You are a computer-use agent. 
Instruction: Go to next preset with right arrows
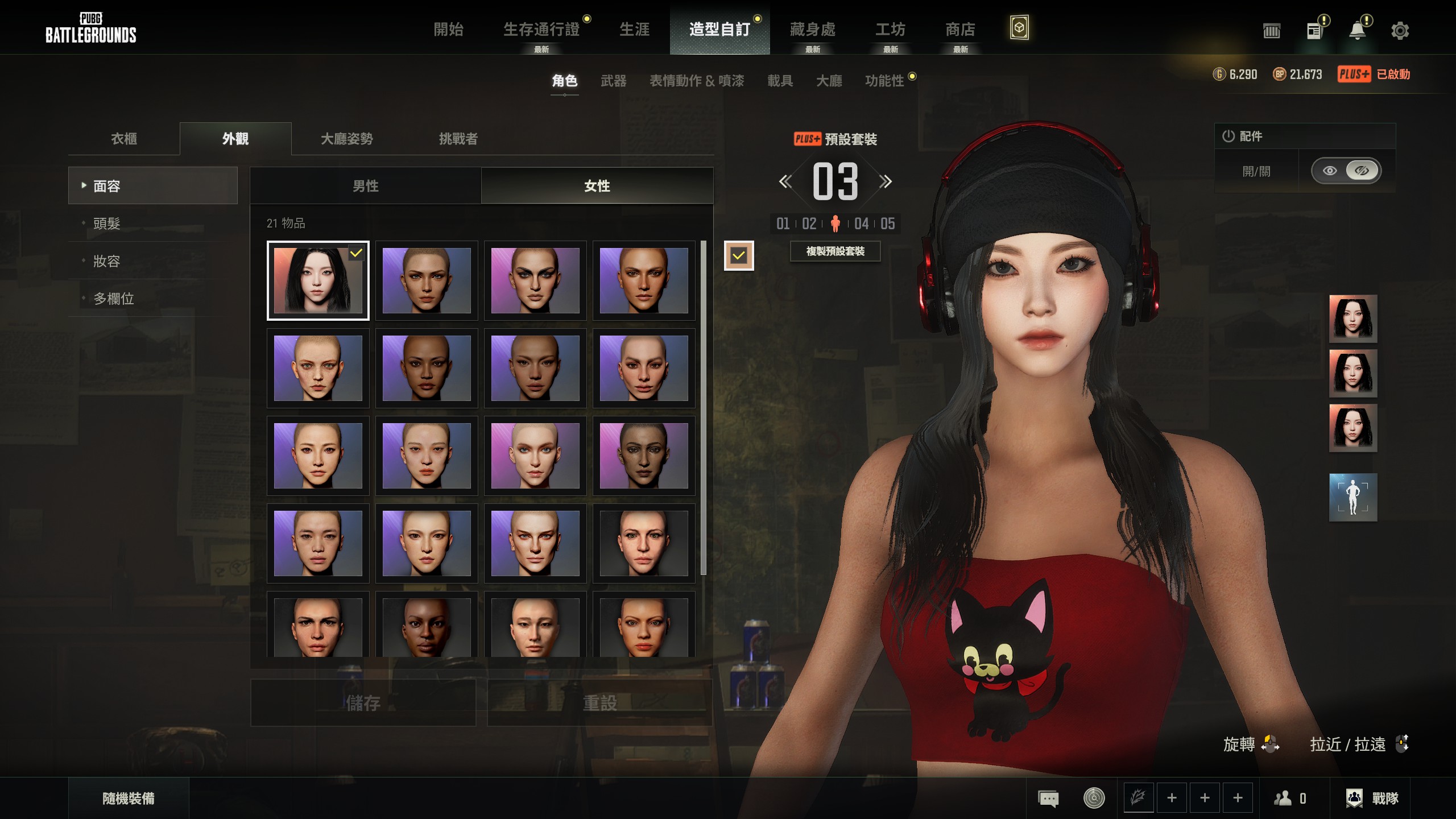point(885,182)
